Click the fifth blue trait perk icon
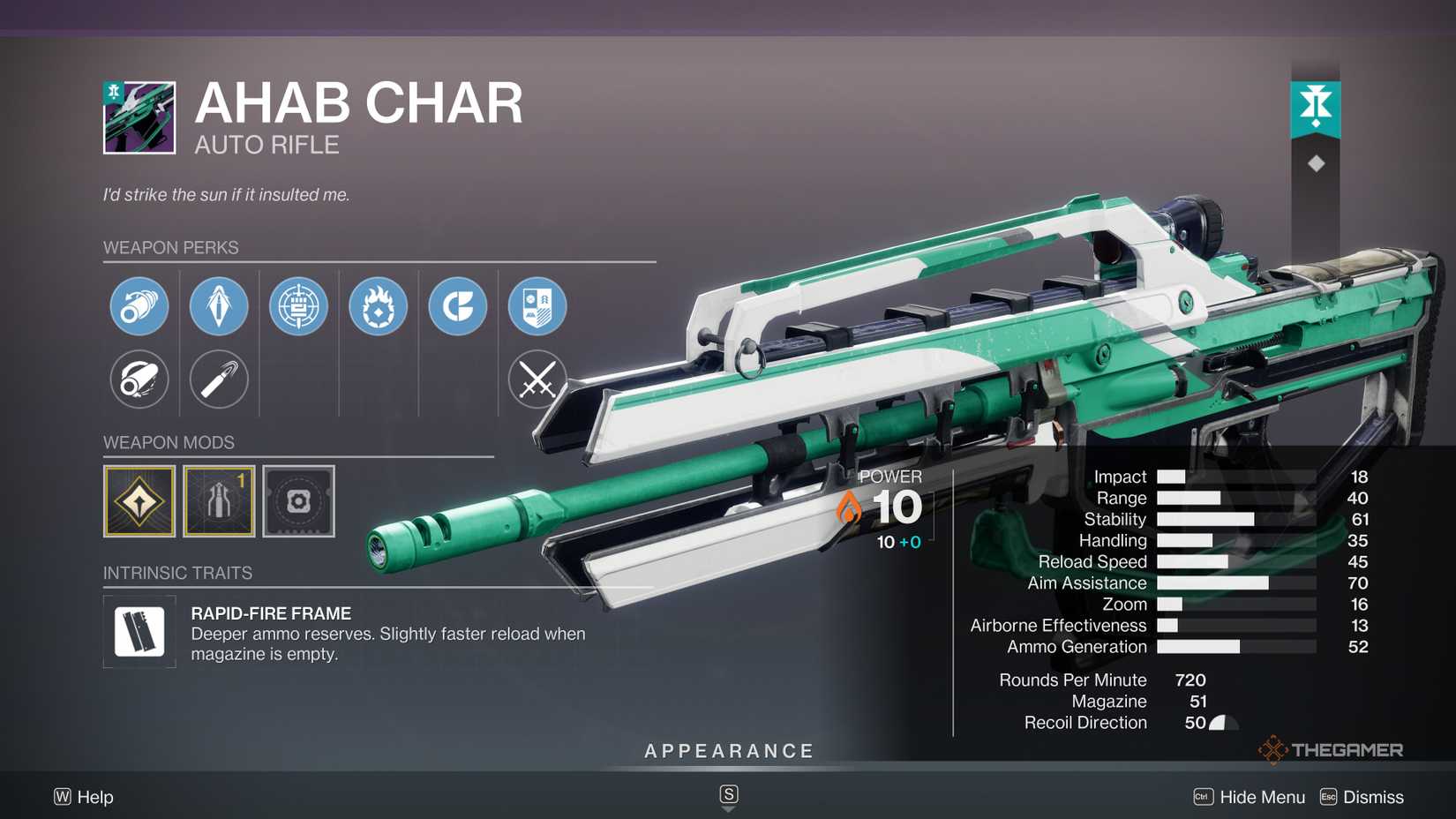1456x819 pixels. [457, 306]
